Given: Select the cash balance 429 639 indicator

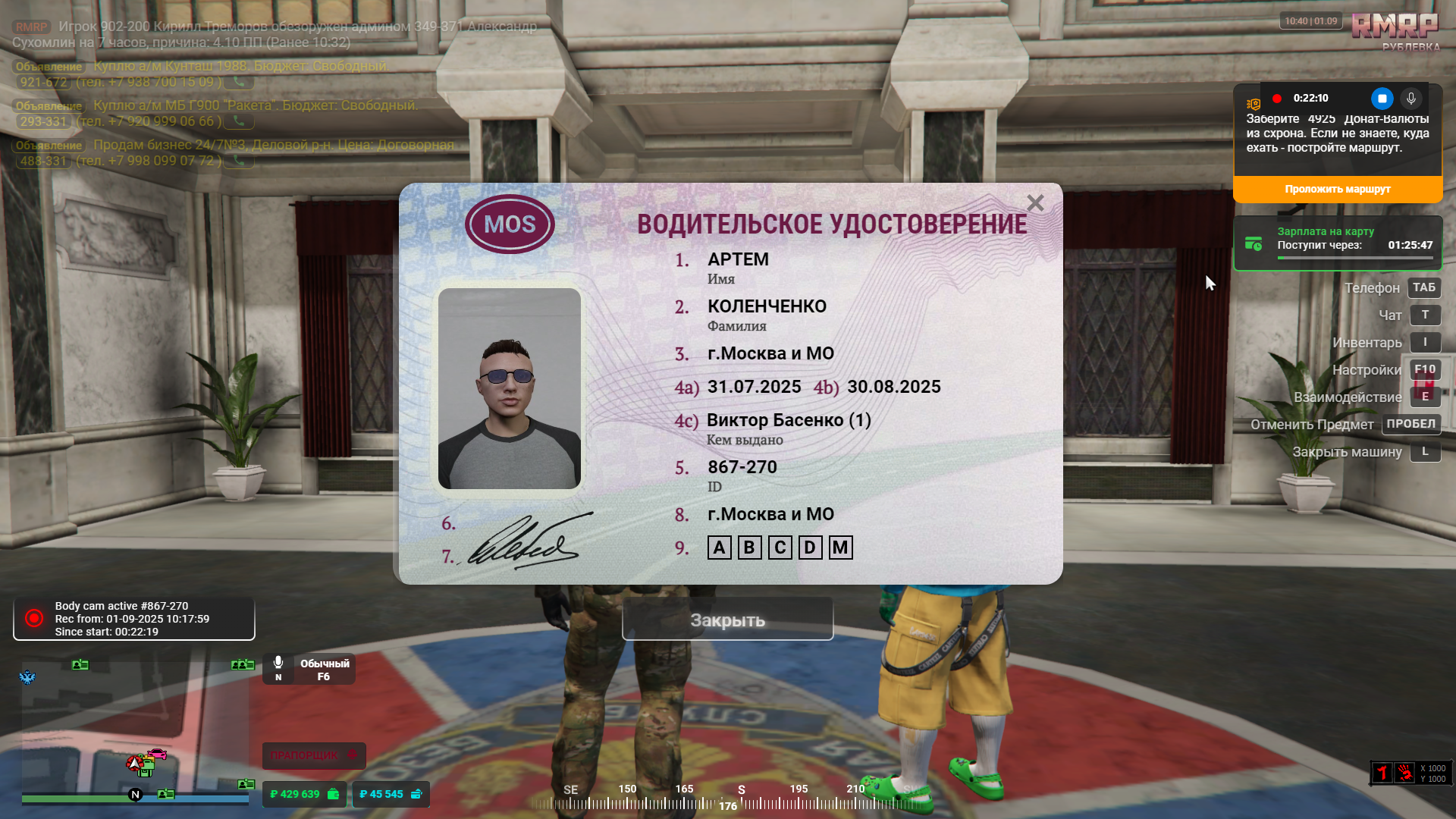Looking at the screenshot, I should 304,794.
